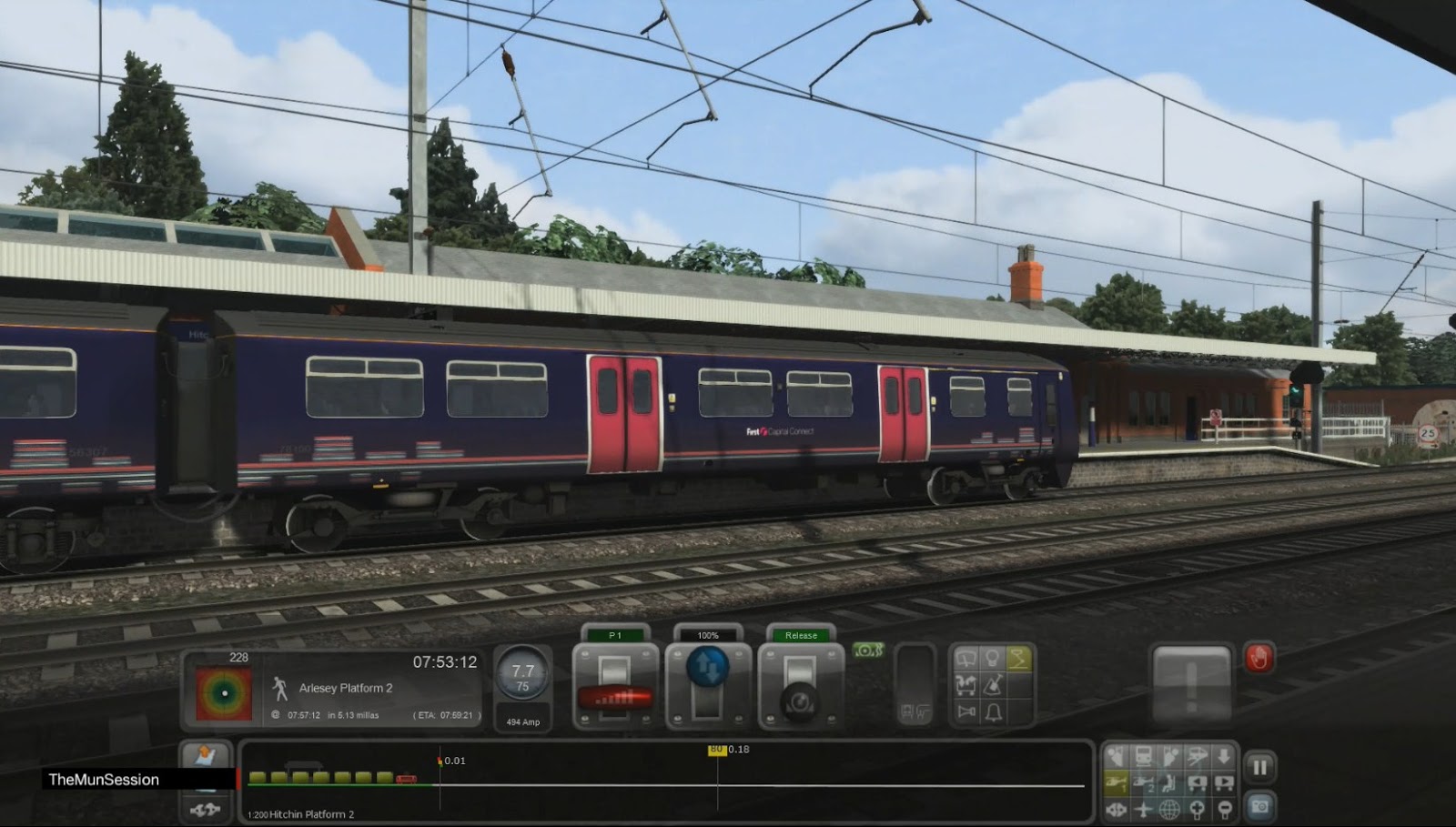This screenshot has height=827, width=1456.
Task: Click the 80 speed limit marker on timeline
Action: [x=716, y=751]
